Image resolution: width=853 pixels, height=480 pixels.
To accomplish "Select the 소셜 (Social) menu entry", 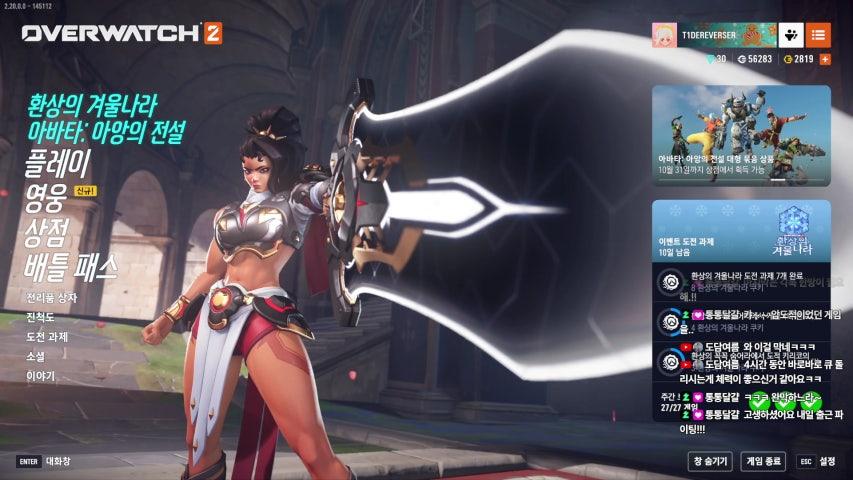I will tap(36, 356).
